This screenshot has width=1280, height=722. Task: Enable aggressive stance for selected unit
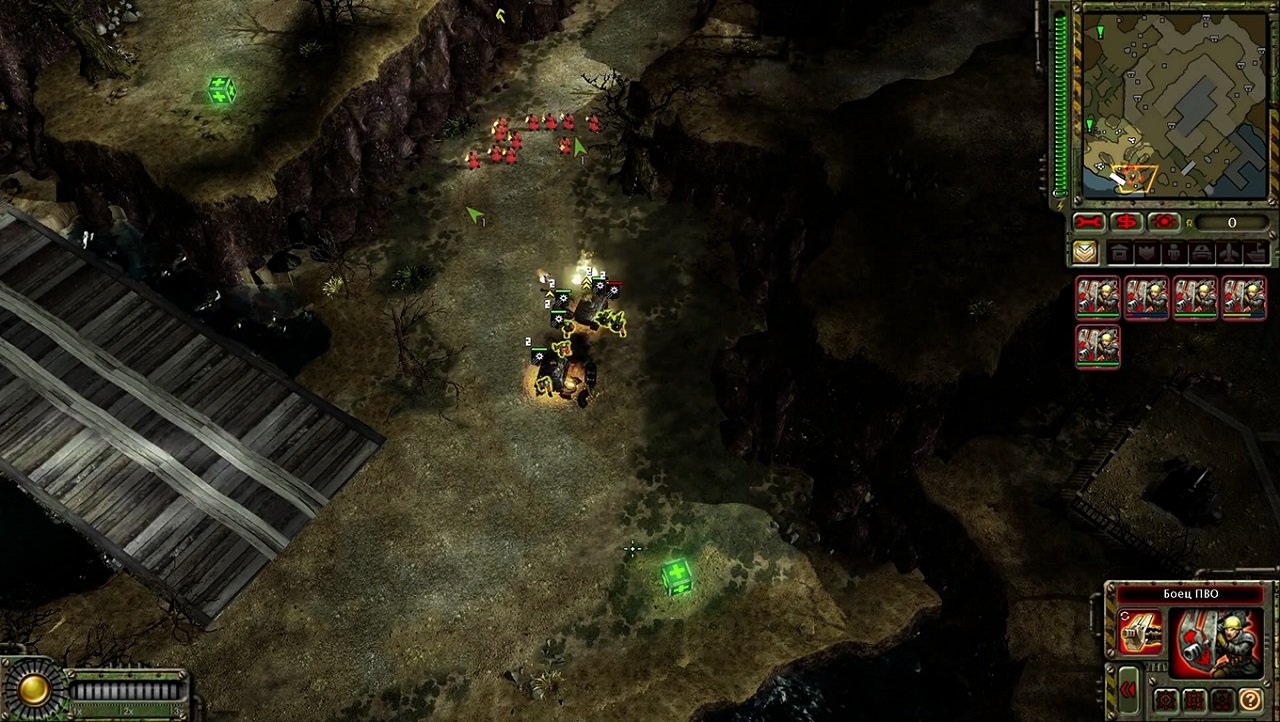(1166, 700)
